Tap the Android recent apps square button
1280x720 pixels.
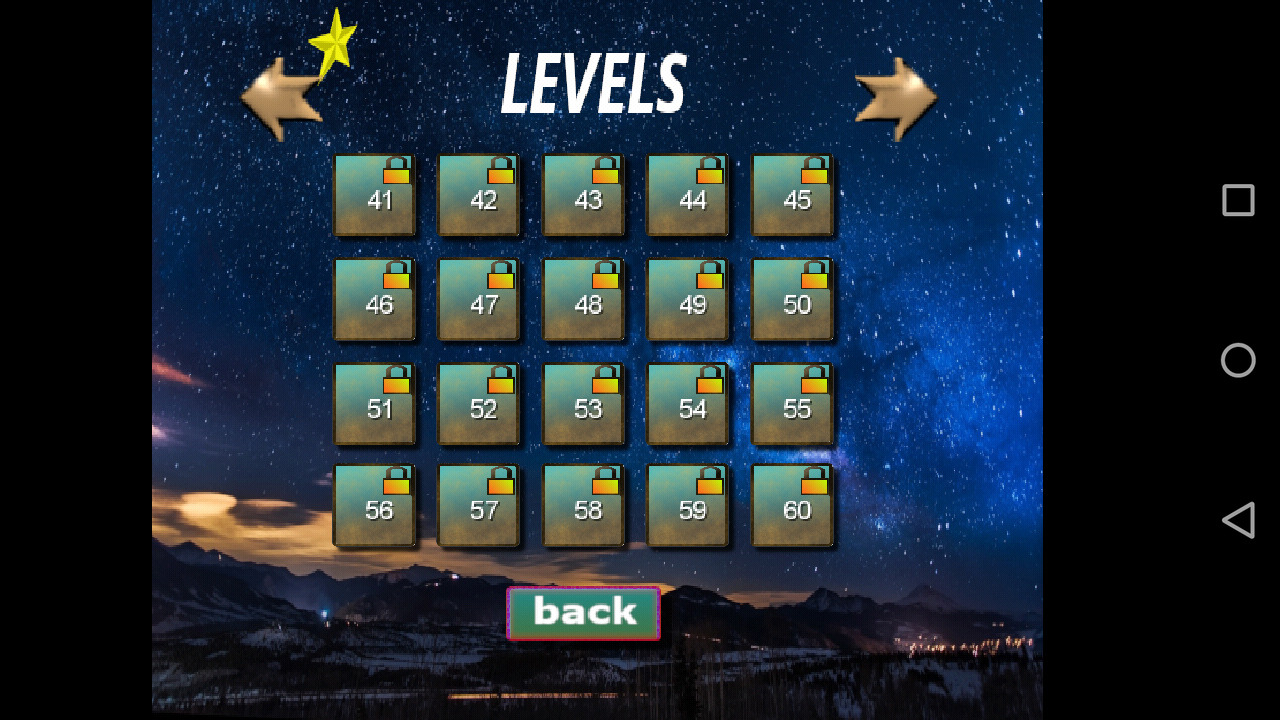coord(1238,200)
